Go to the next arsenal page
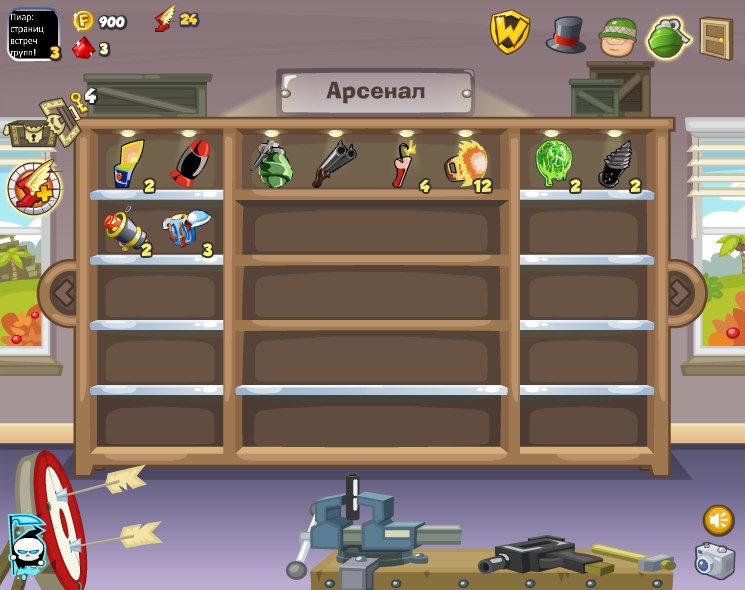745x590 pixels. [680, 293]
